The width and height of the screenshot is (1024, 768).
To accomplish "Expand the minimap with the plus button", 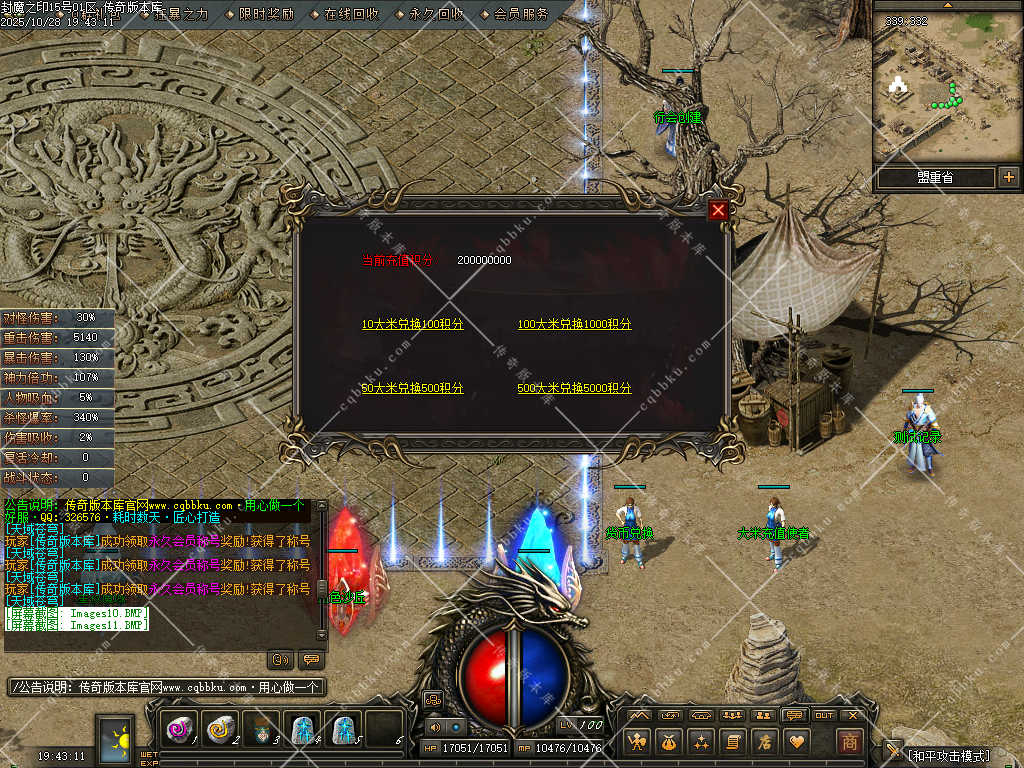I will click(1008, 178).
